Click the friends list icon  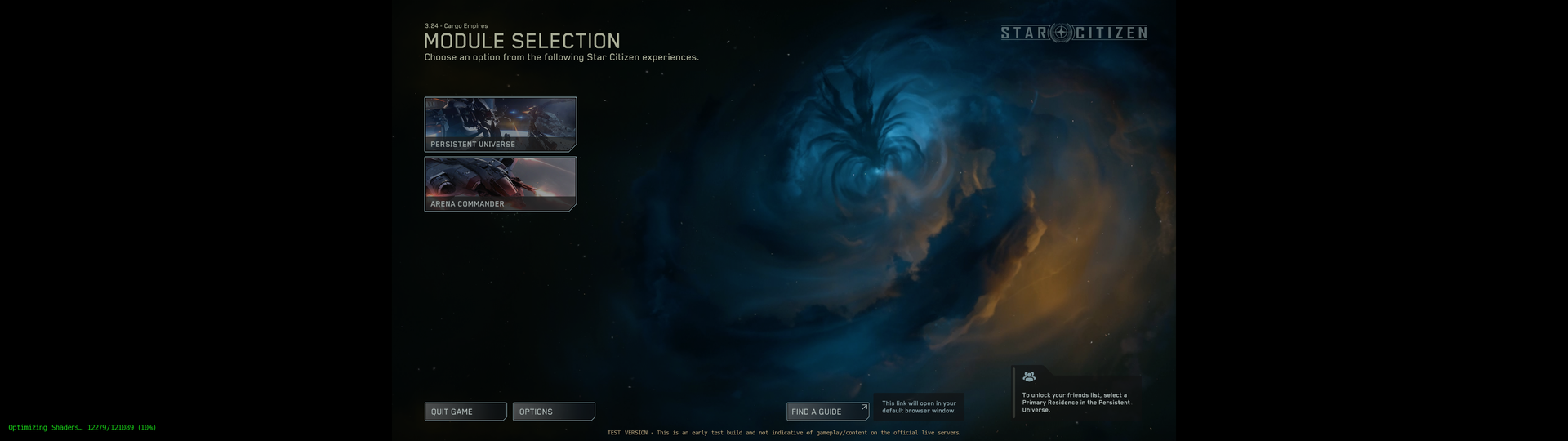point(1029,376)
